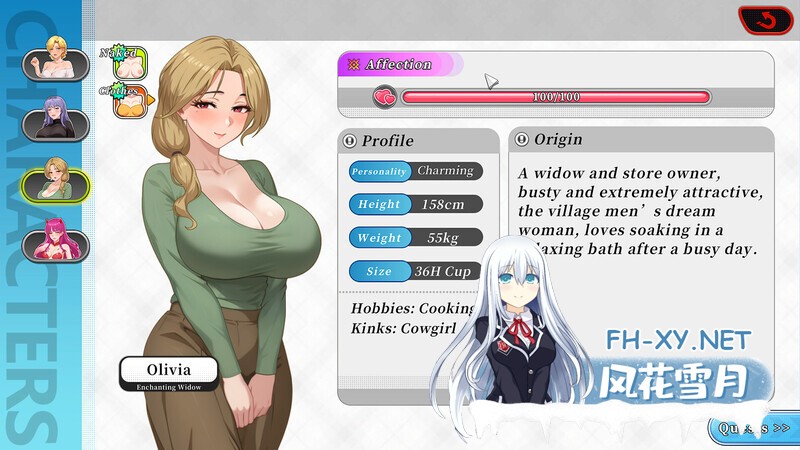Viewport: 800px width, 450px height.
Task: Switch to the Clothes outfit option
Action: (131, 102)
